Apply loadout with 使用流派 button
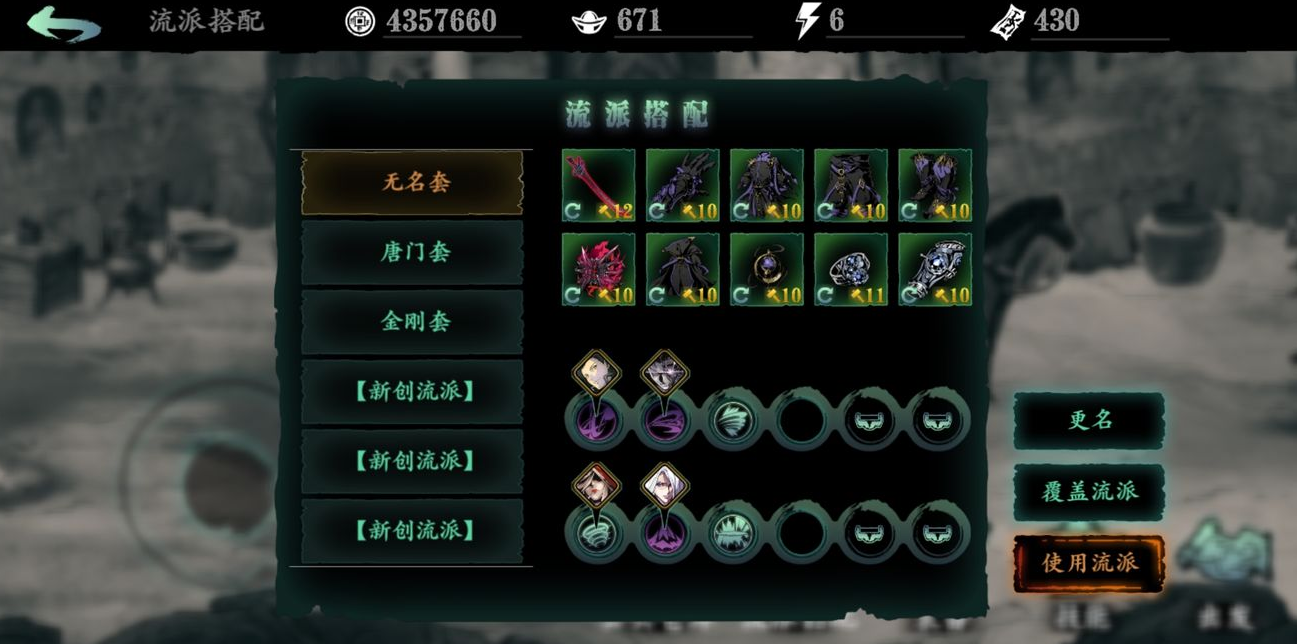The width and height of the screenshot is (1297, 644). pyautogui.click(x=1089, y=563)
